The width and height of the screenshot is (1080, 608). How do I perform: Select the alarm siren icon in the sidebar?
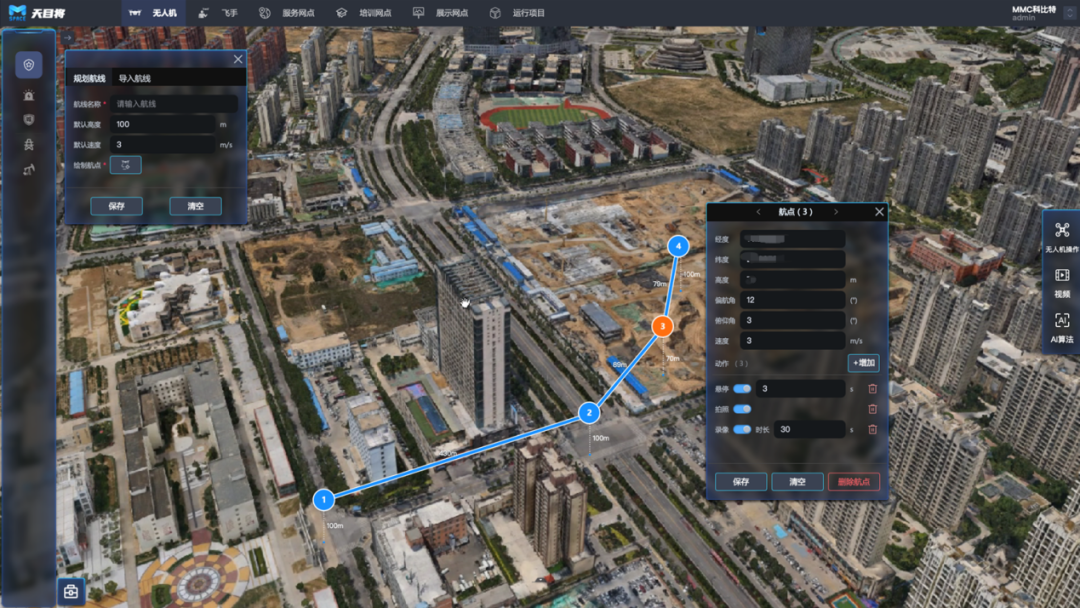click(29, 96)
